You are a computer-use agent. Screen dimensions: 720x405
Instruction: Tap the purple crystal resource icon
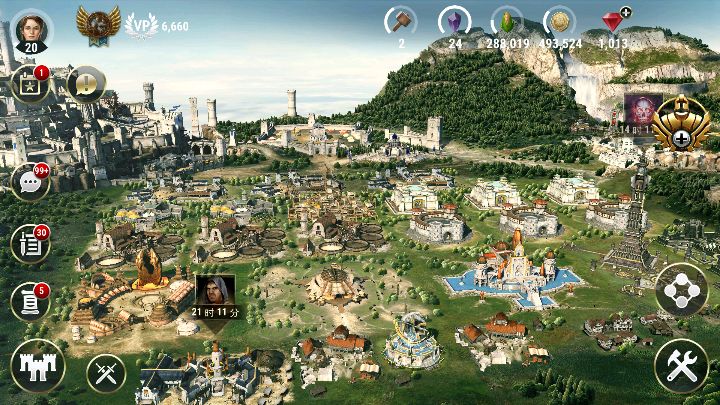coord(454,21)
